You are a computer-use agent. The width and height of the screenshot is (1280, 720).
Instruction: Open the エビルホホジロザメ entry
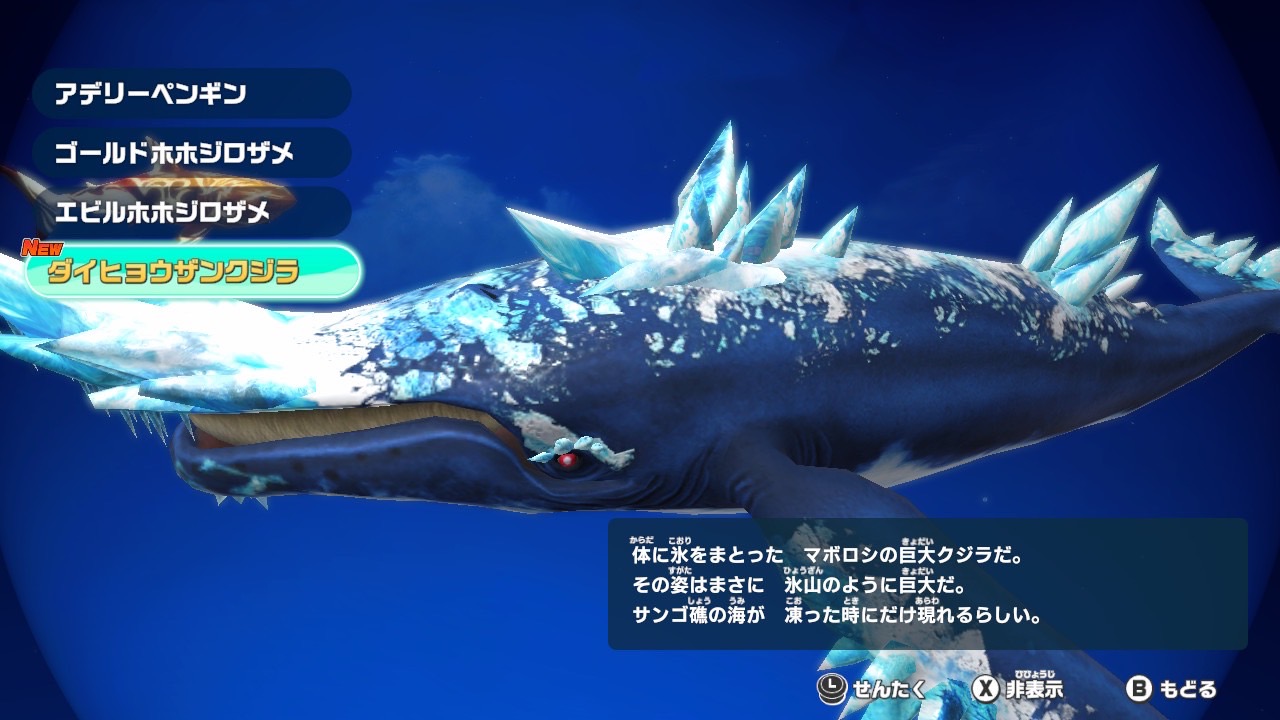pos(190,212)
